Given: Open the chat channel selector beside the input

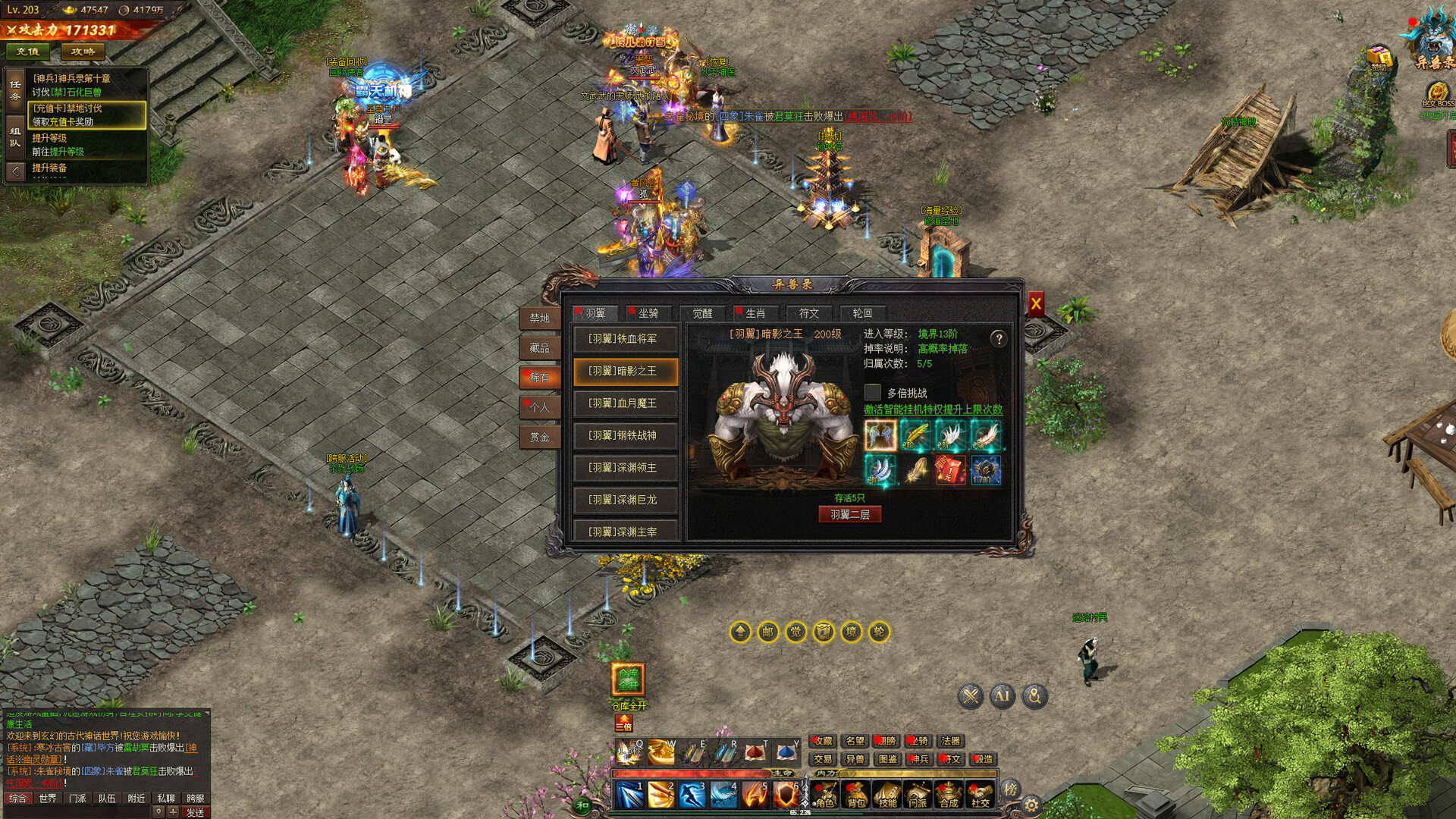Looking at the screenshot, I should click(158, 811).
